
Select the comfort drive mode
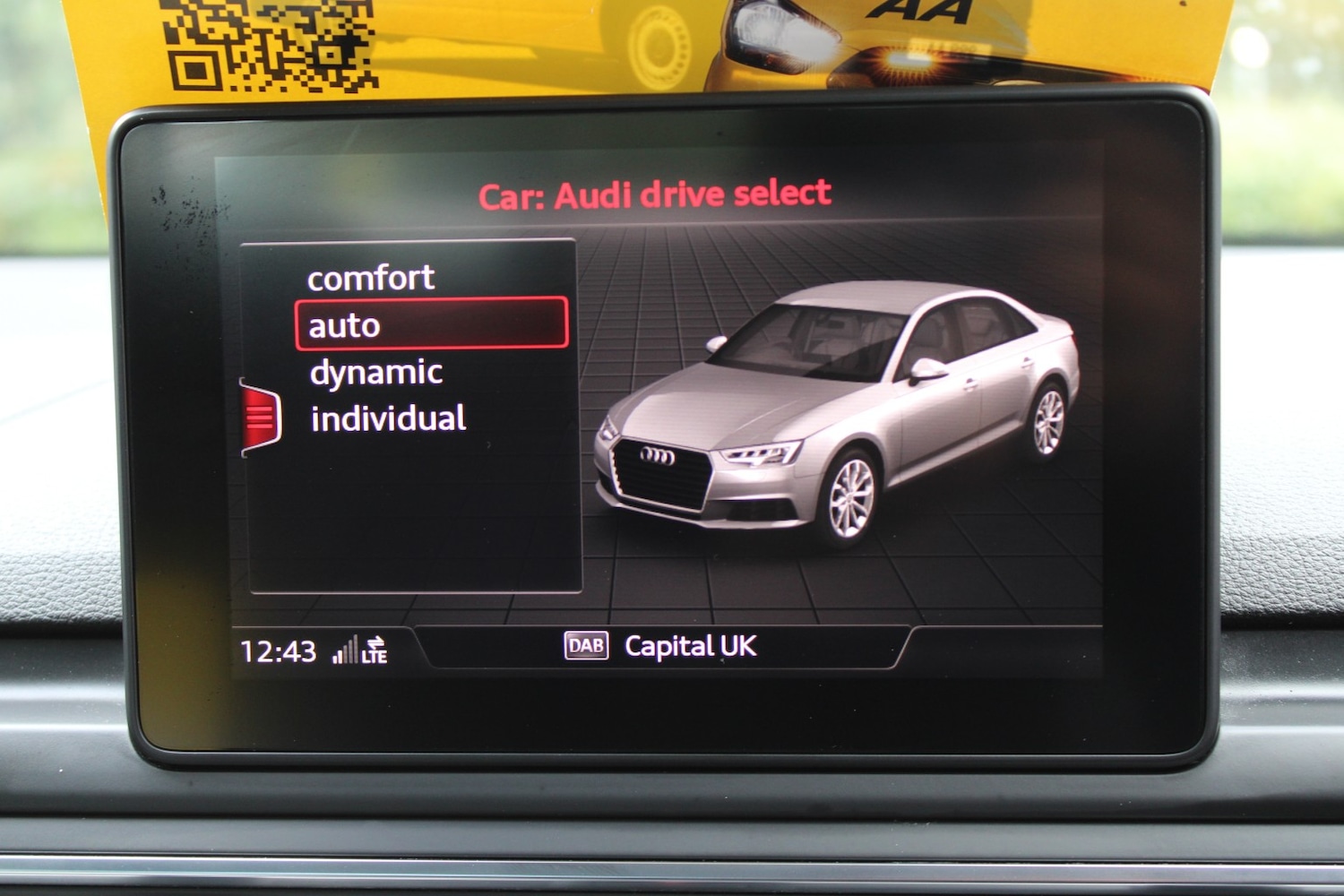(x=370, y=278)
